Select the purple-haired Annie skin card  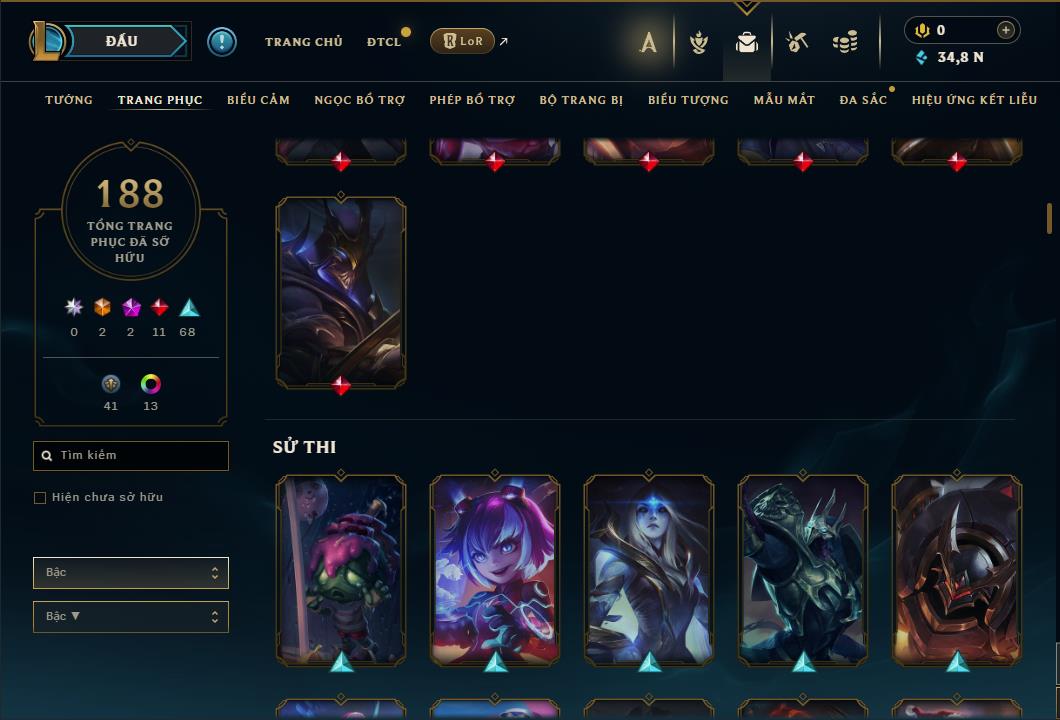[495, 568]
